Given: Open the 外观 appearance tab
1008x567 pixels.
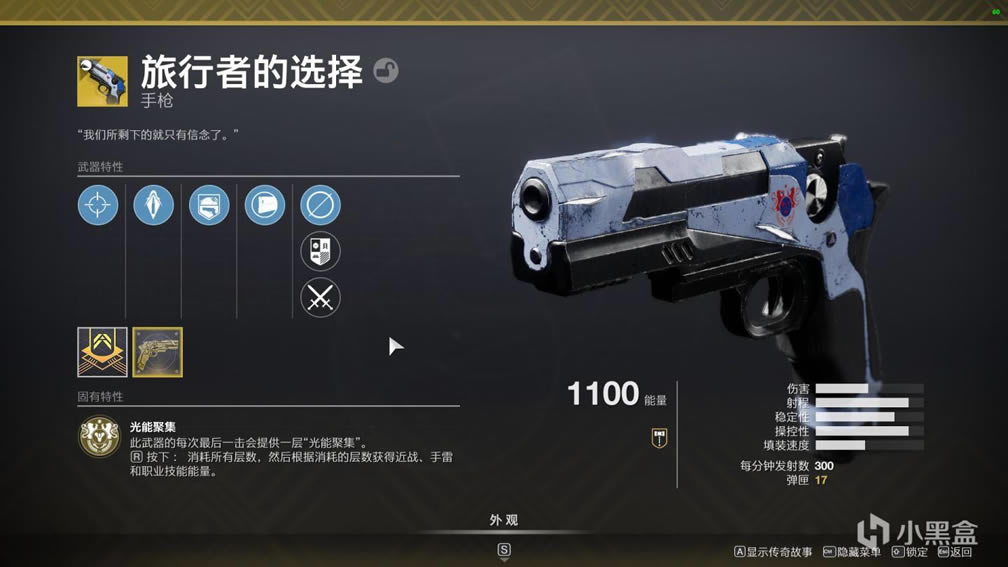Looking at the screenshot, I should tap(504, 520).
